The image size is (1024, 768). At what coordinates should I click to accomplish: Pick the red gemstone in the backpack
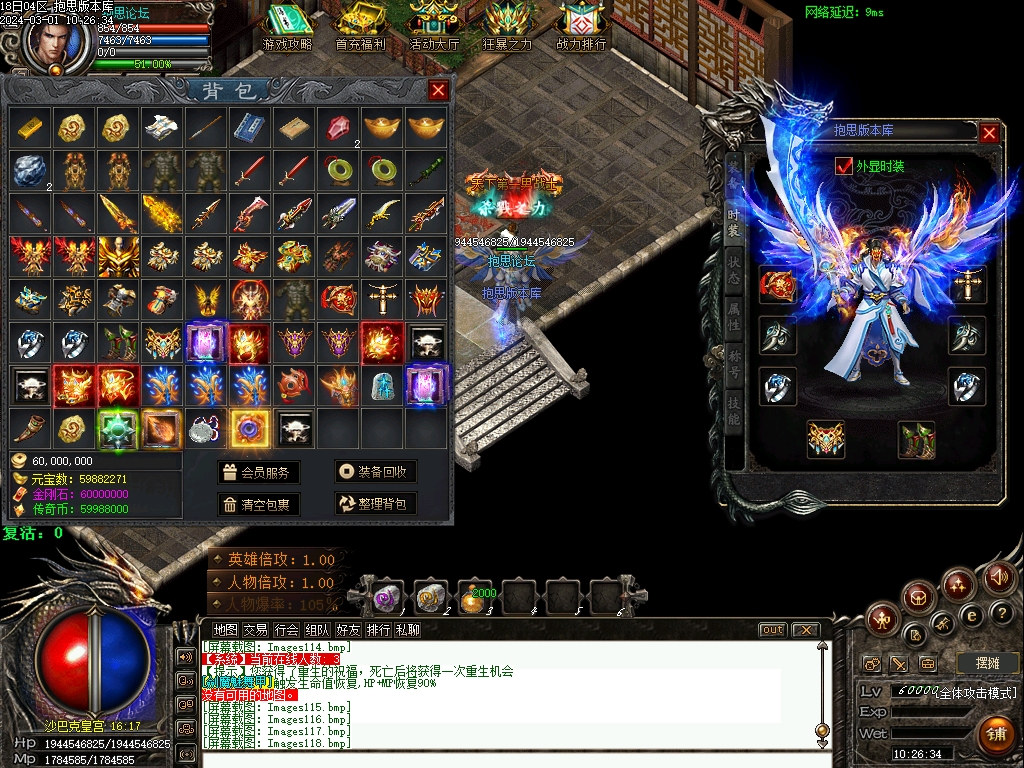tap(338, 127)
